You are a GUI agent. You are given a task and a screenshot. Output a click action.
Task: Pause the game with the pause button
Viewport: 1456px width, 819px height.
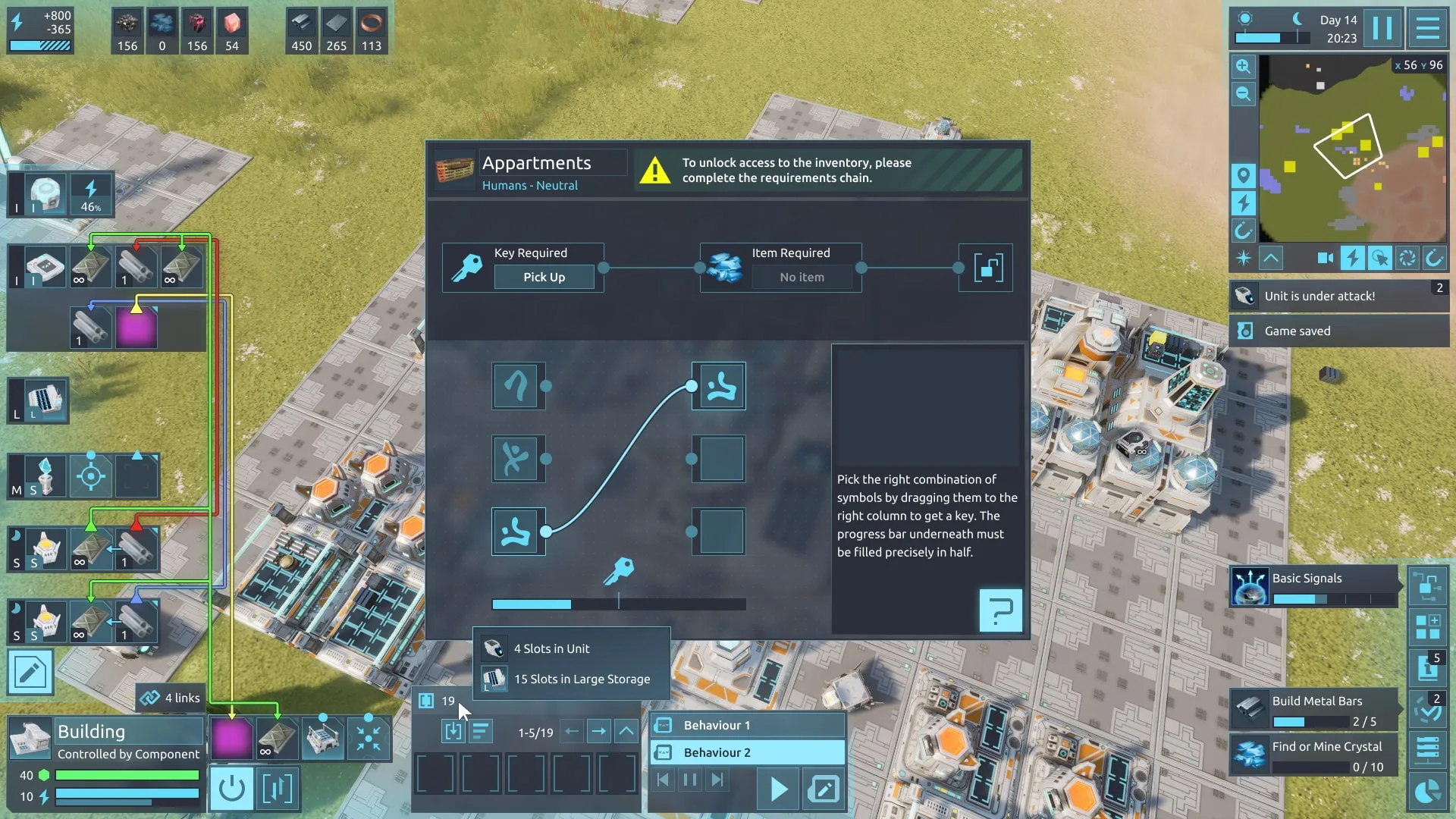coord(1382,29)
